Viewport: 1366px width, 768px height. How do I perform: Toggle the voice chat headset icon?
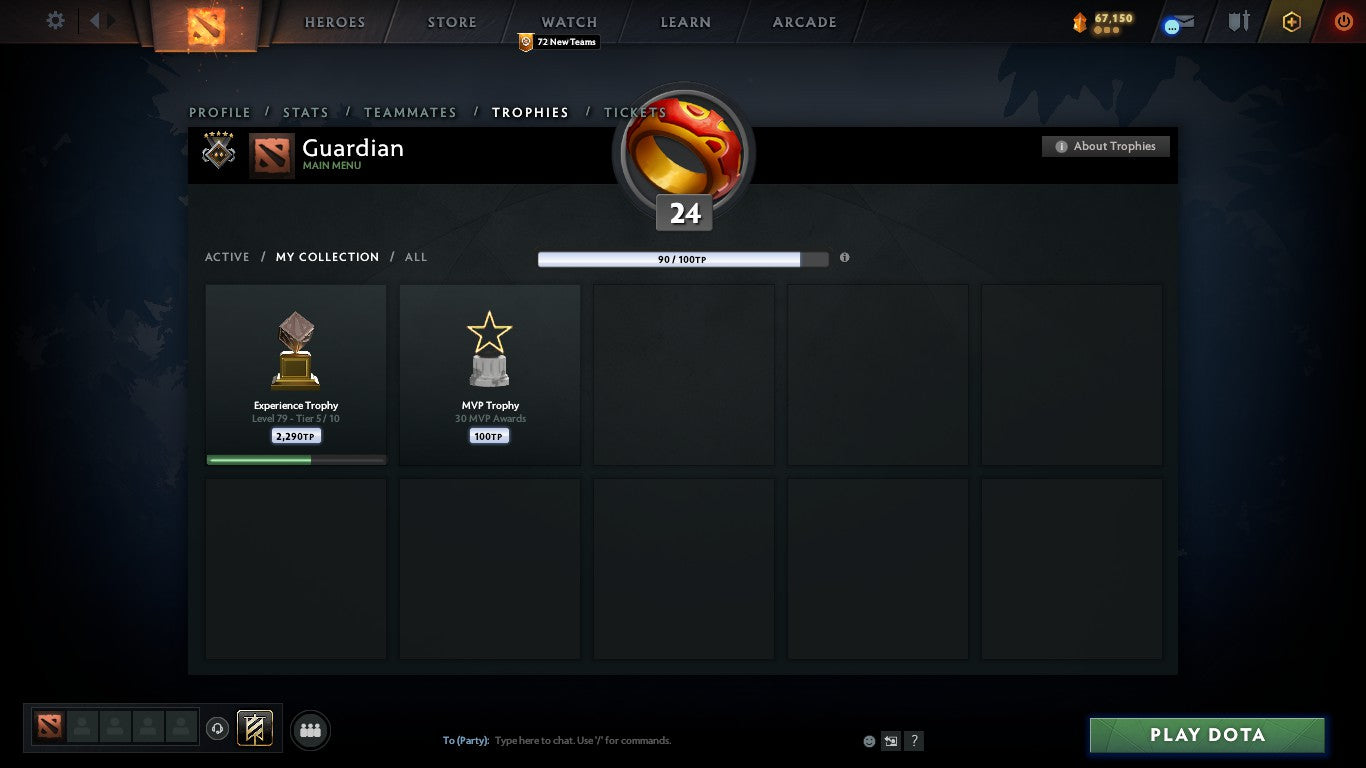coord(218,728)
